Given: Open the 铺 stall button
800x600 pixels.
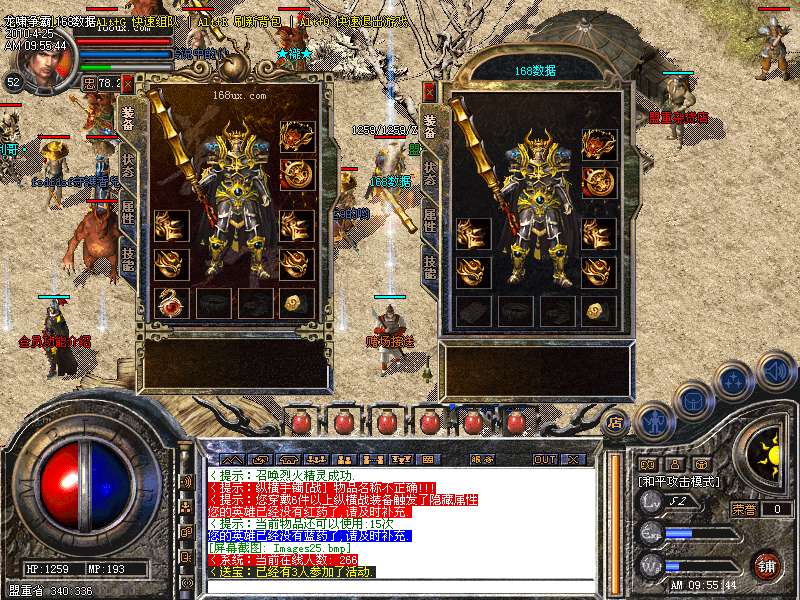Looking at the screenshot, I should 766,565.
